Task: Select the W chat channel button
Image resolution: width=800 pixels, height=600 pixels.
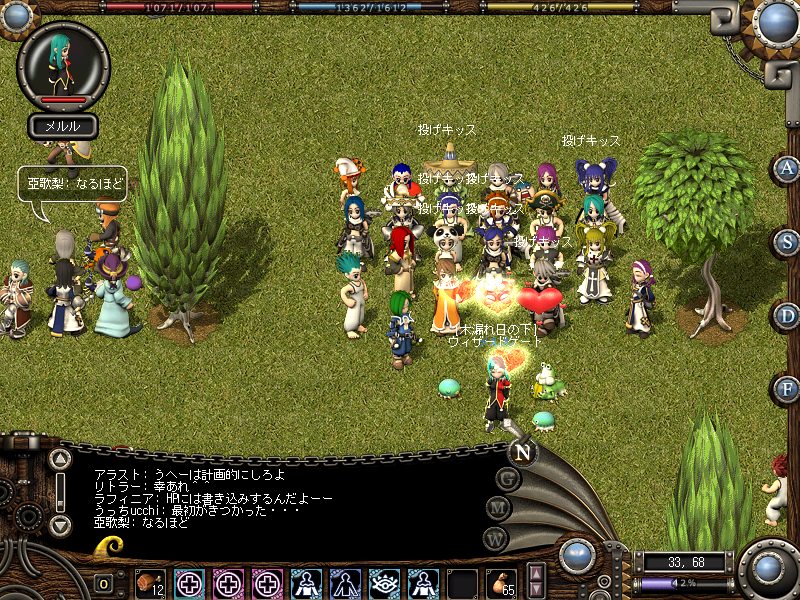Action: (x=494, y=537)
